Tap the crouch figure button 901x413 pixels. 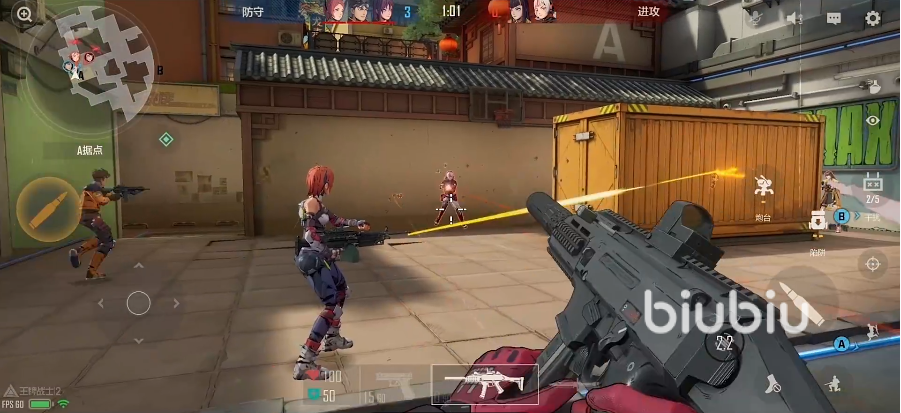(832, 383)
